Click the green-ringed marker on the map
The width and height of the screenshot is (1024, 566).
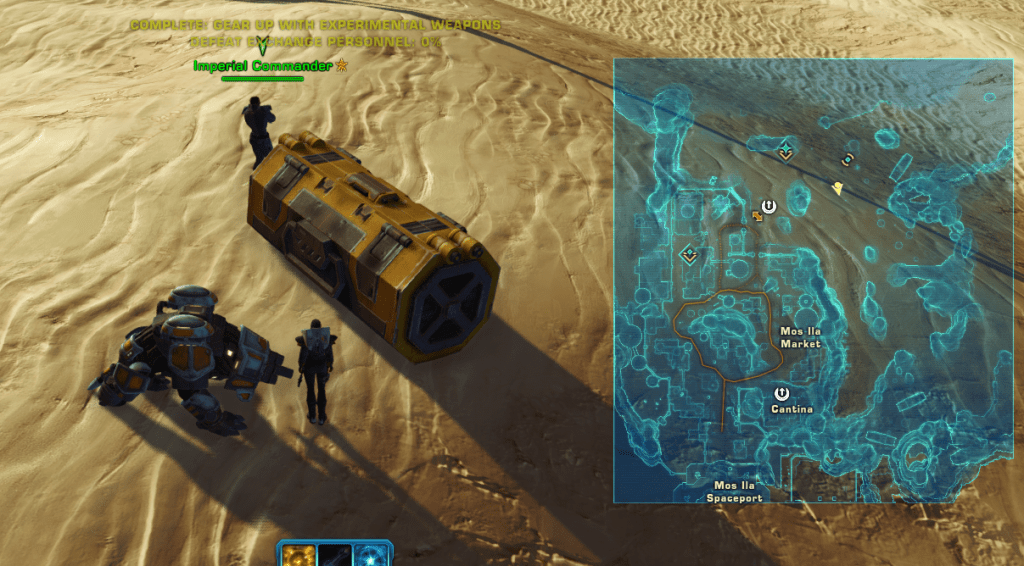(848, 159)
